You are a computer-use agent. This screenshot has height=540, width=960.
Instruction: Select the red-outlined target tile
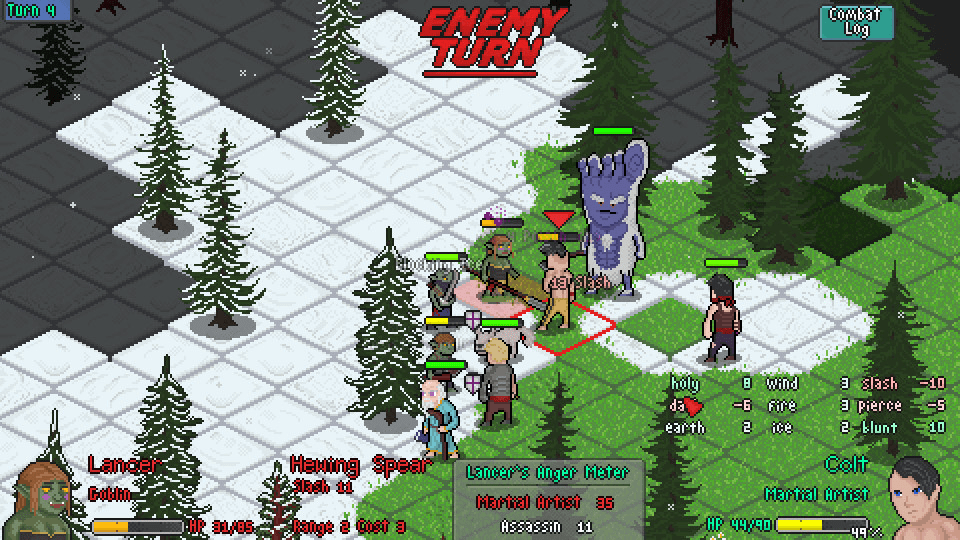(x=573, y=329)
